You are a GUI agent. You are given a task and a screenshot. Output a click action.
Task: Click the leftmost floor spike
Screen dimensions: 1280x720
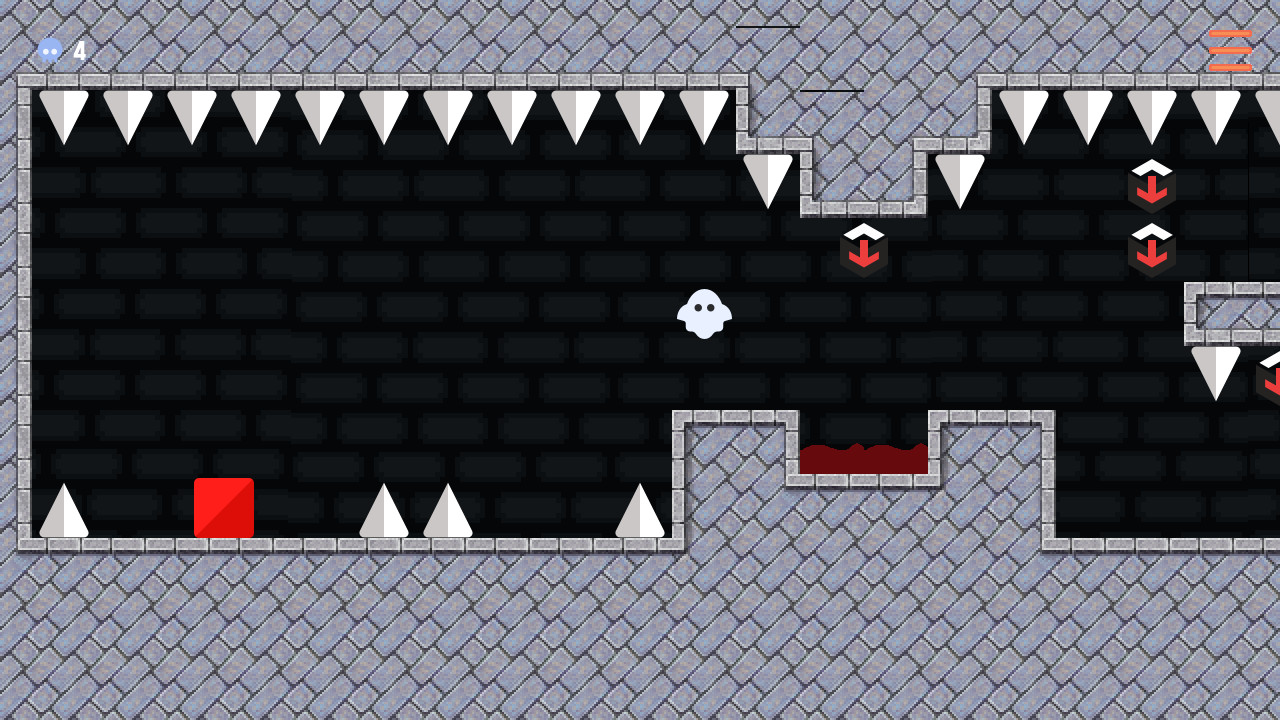(x=62, y=510)
